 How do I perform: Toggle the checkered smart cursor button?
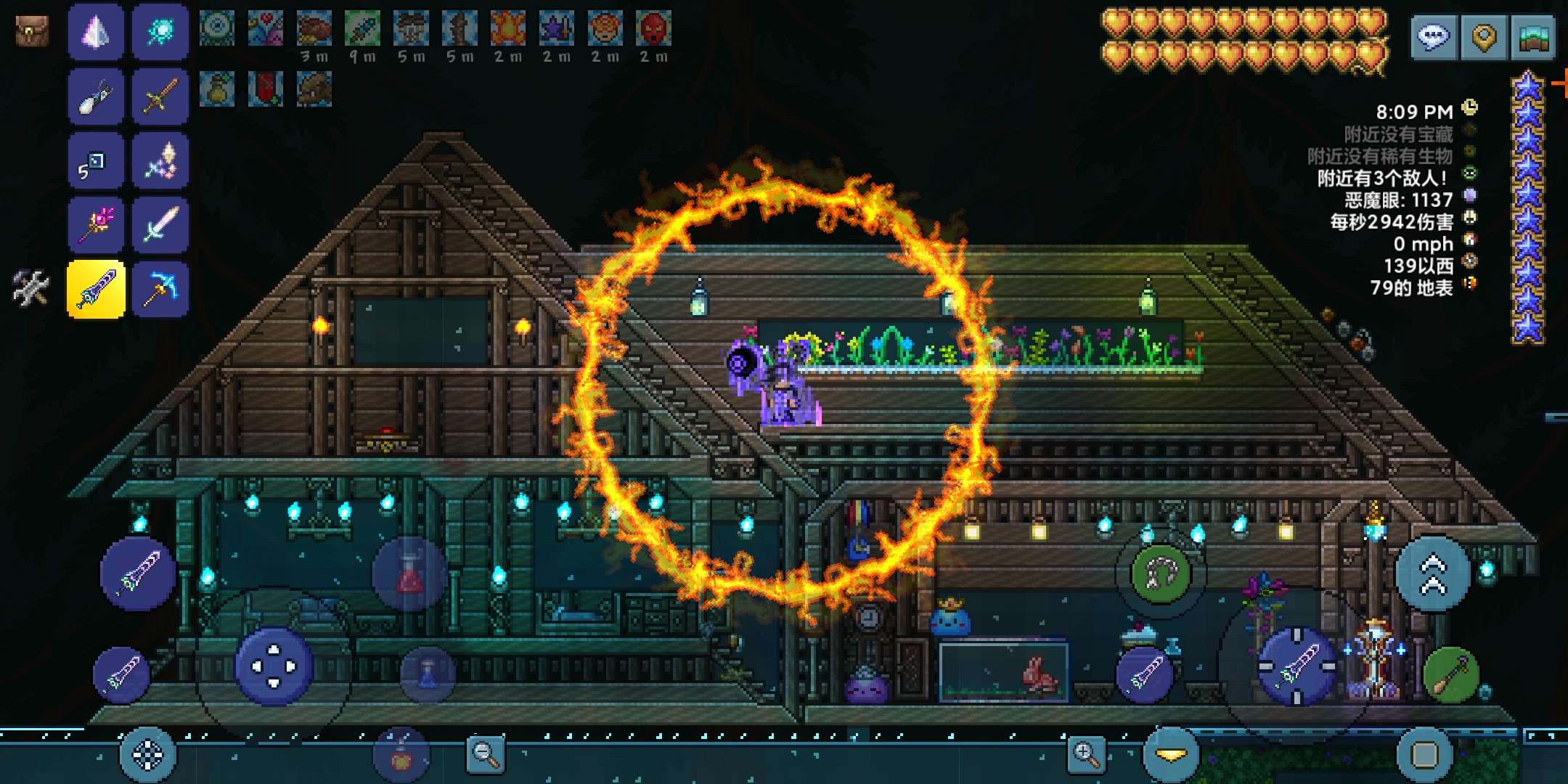click(x=148, y=755)
